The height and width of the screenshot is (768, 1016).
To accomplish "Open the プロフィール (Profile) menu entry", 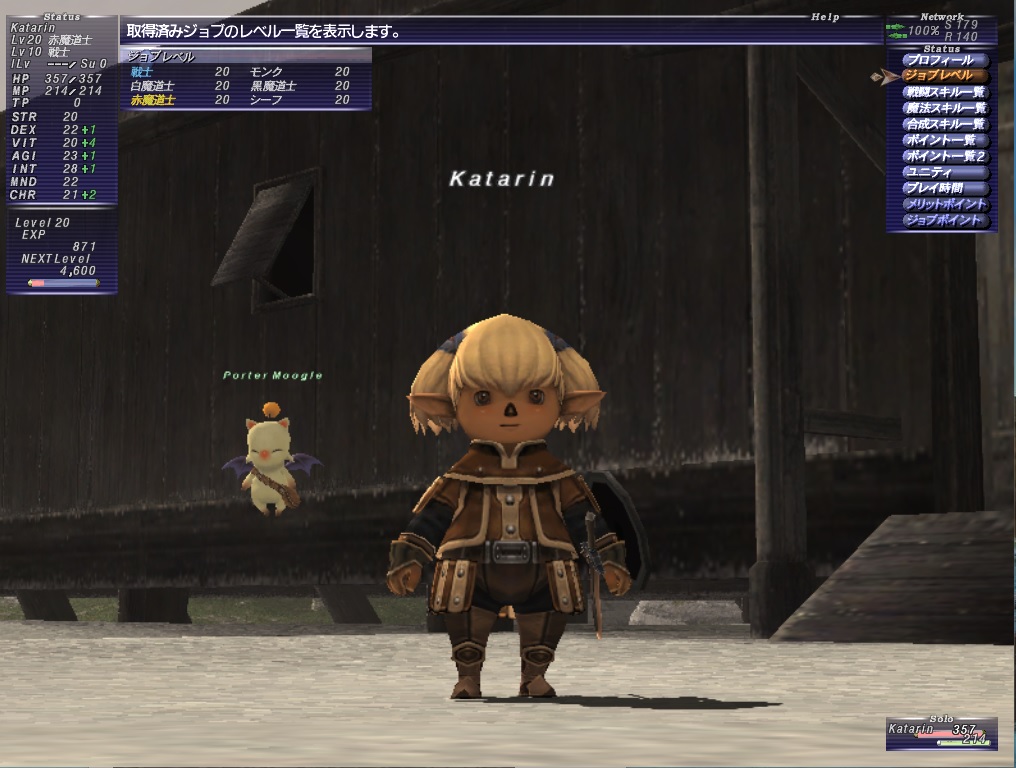I will 944,60.
